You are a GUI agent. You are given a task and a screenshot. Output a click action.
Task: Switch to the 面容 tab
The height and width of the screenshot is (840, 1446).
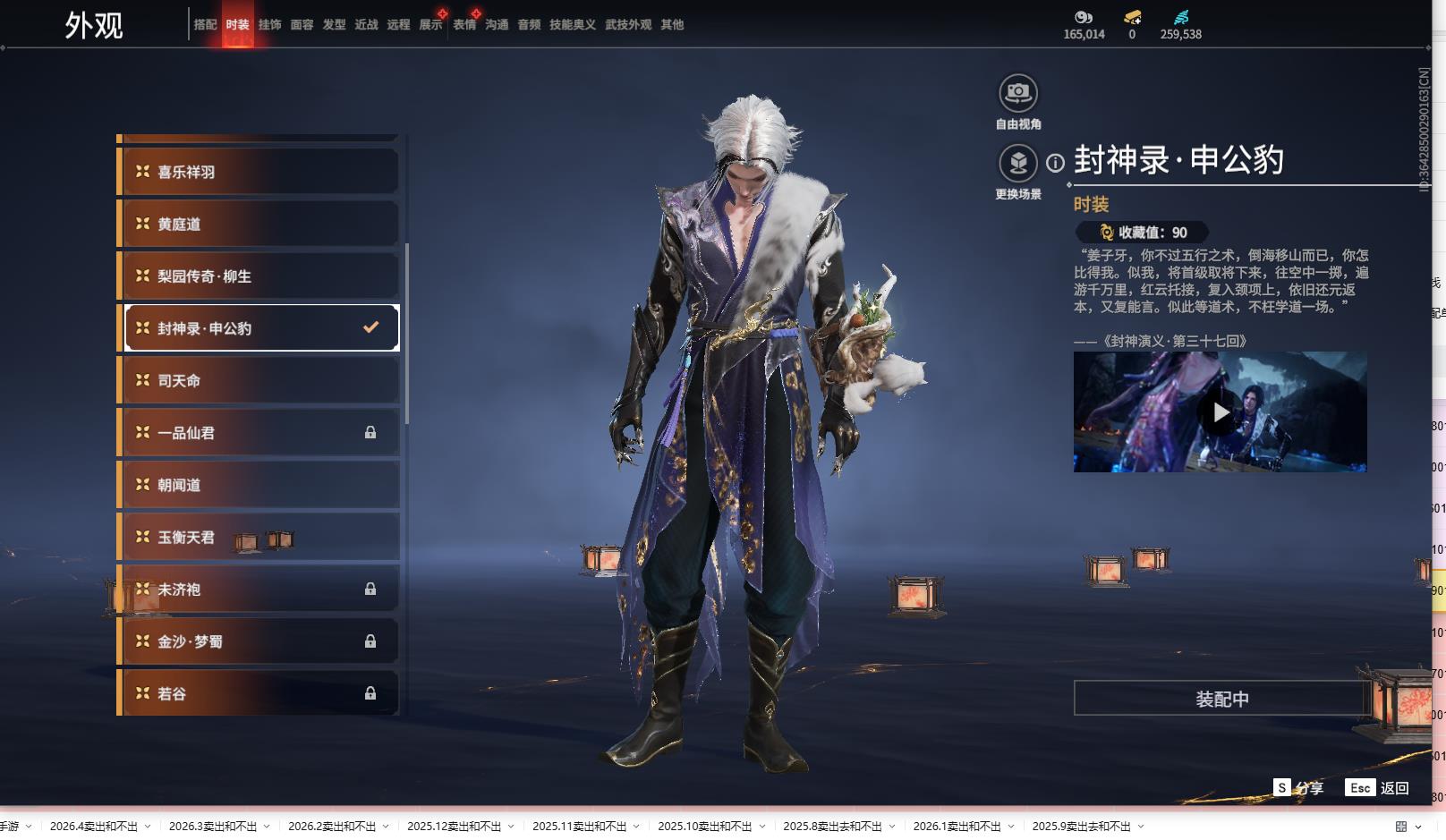[302, 25]
